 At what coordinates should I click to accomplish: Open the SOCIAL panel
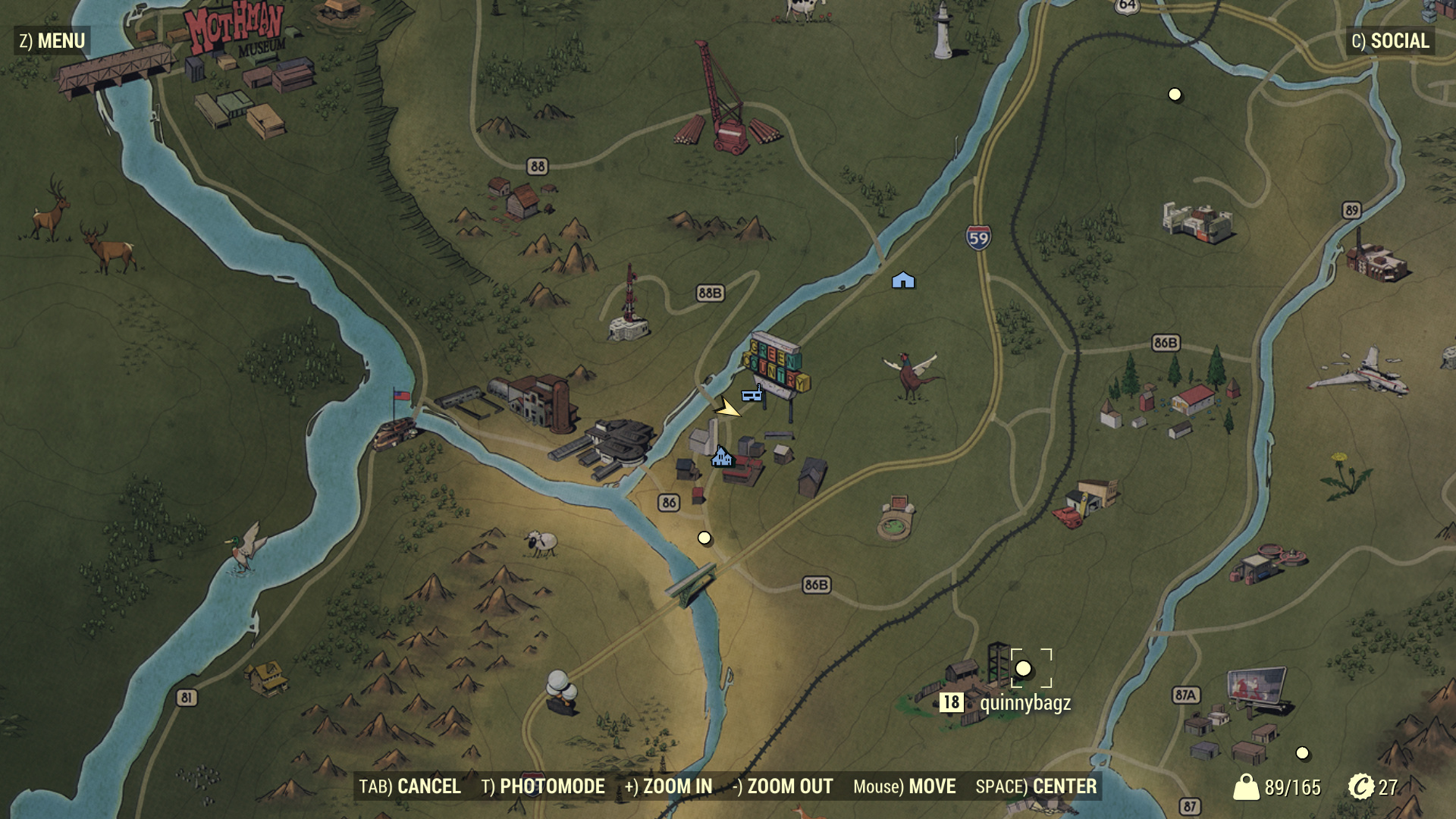pyautogui.click(x=1390, y=41)
